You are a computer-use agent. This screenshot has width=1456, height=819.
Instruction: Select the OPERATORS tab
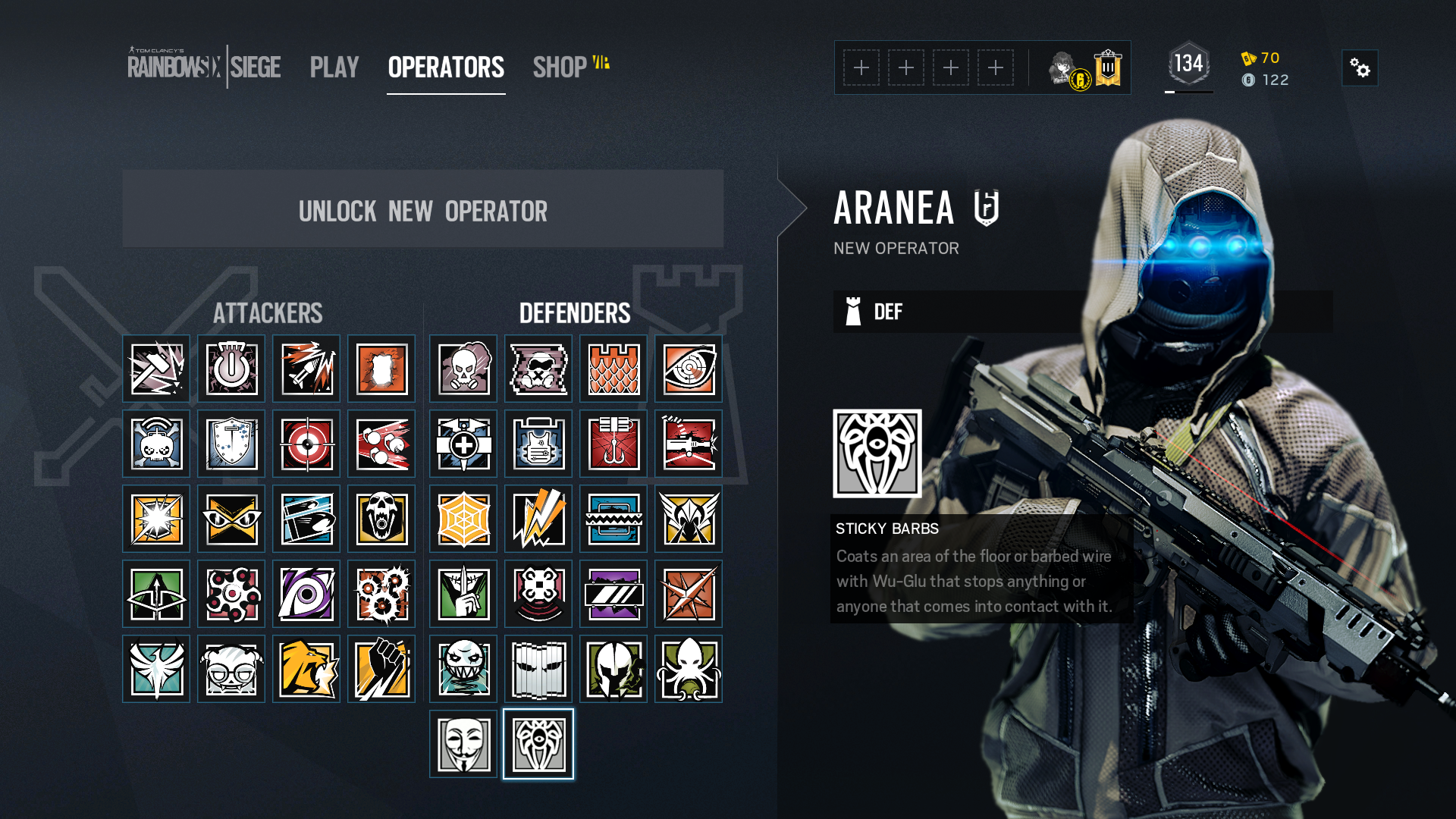coord(446,67)
